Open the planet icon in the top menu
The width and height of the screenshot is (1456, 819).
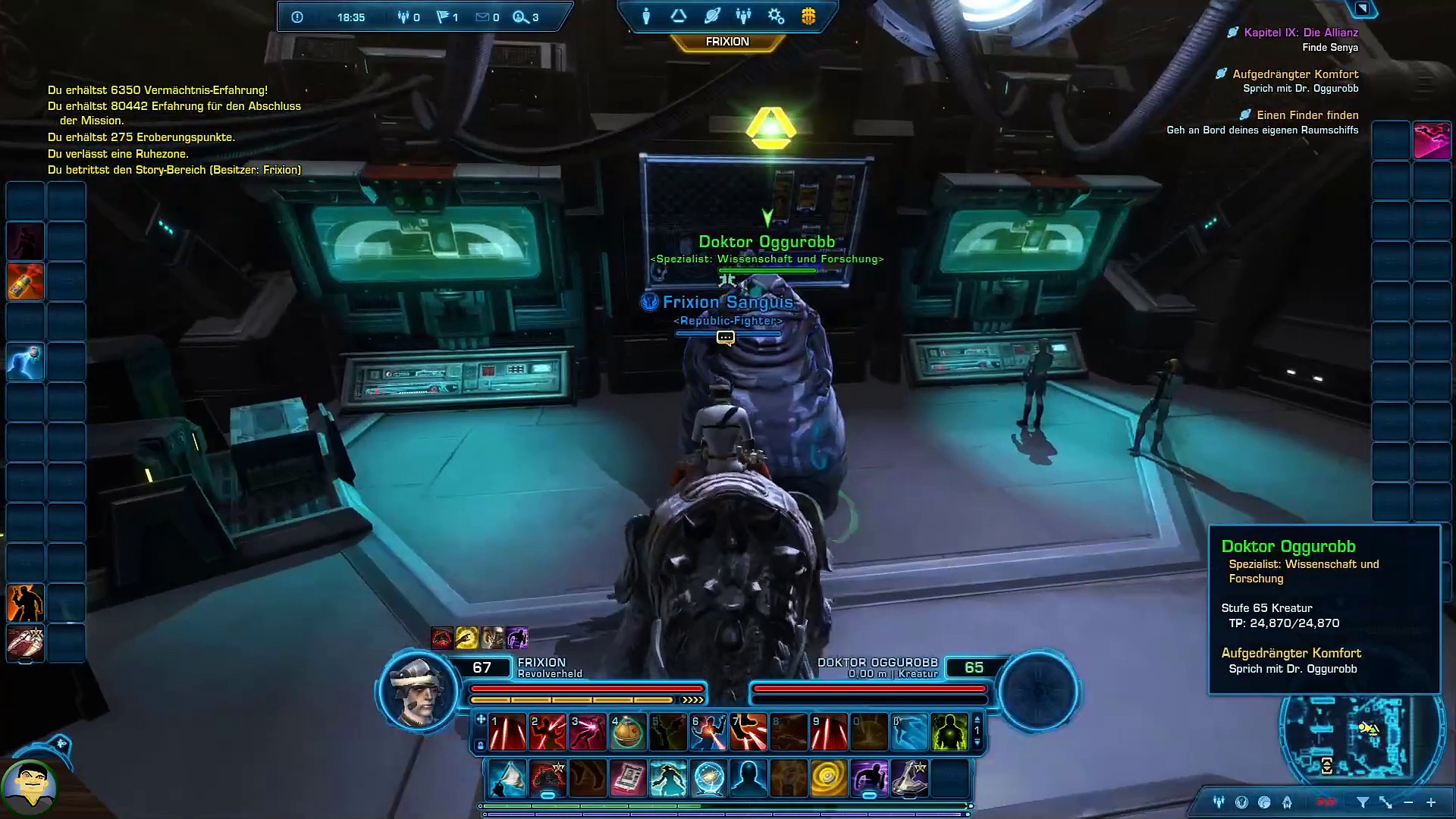(711, 16)
